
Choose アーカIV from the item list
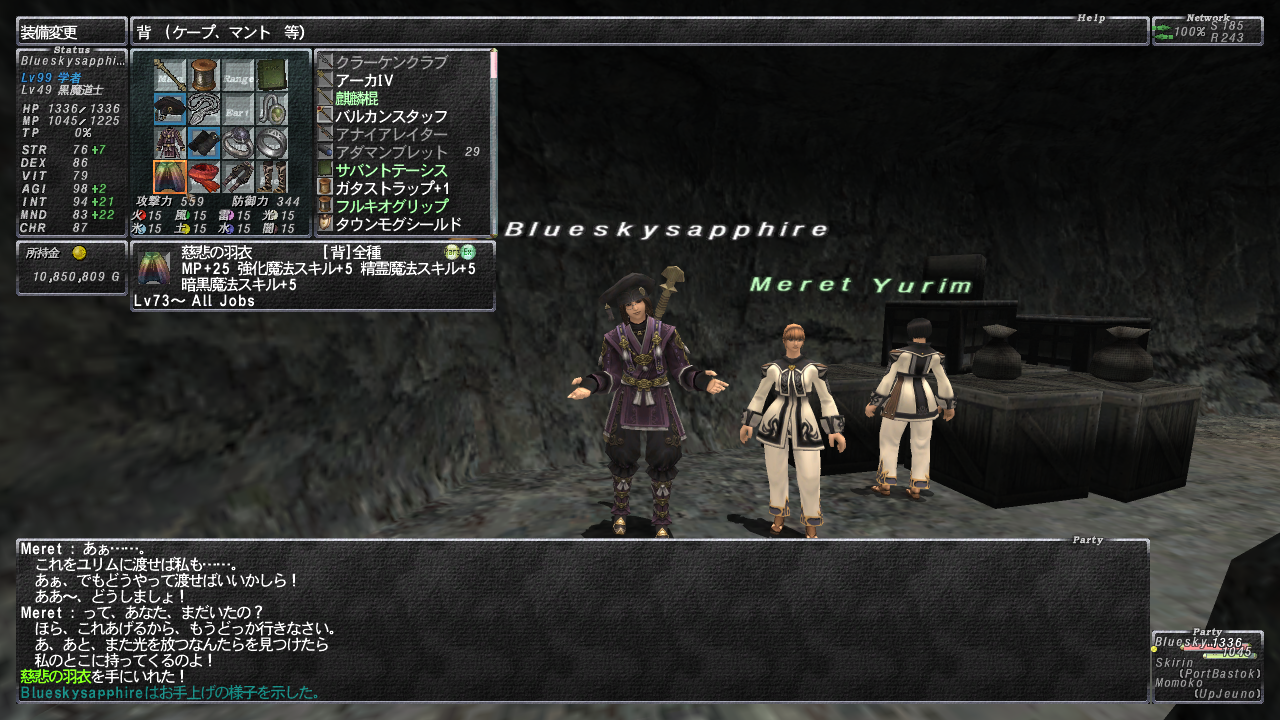tap(364, 80)
